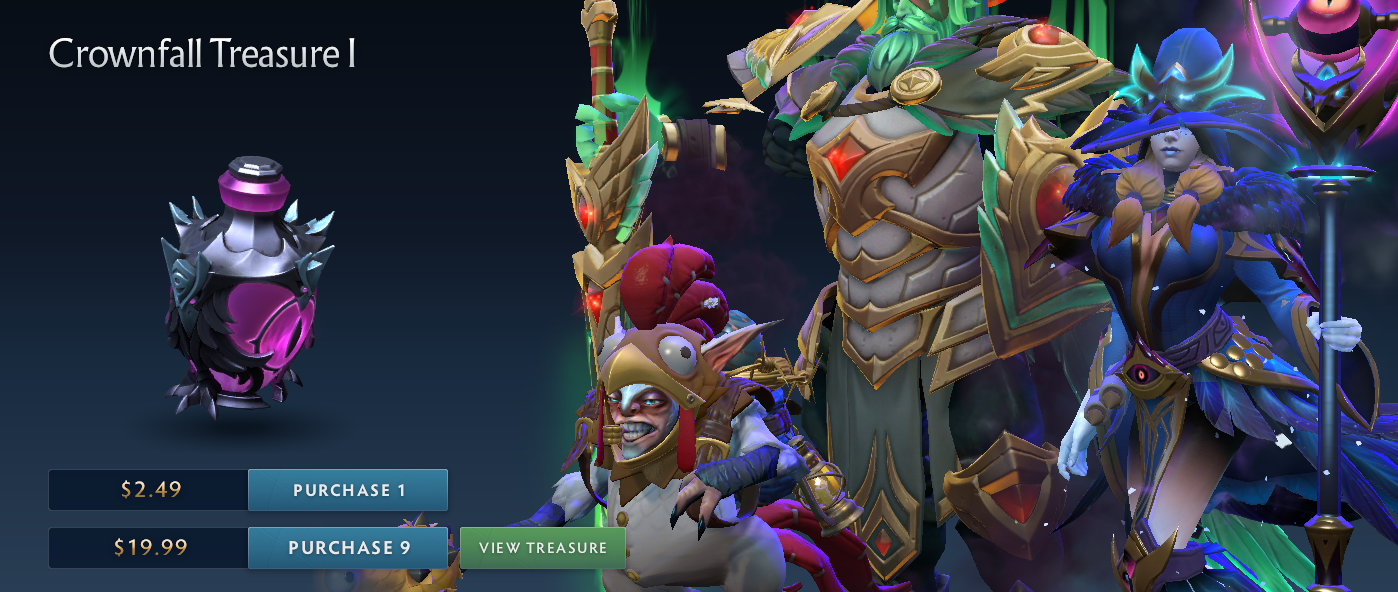Open the View Treasure contents
Screen dimensions: 1398x592
coord(542,548)
